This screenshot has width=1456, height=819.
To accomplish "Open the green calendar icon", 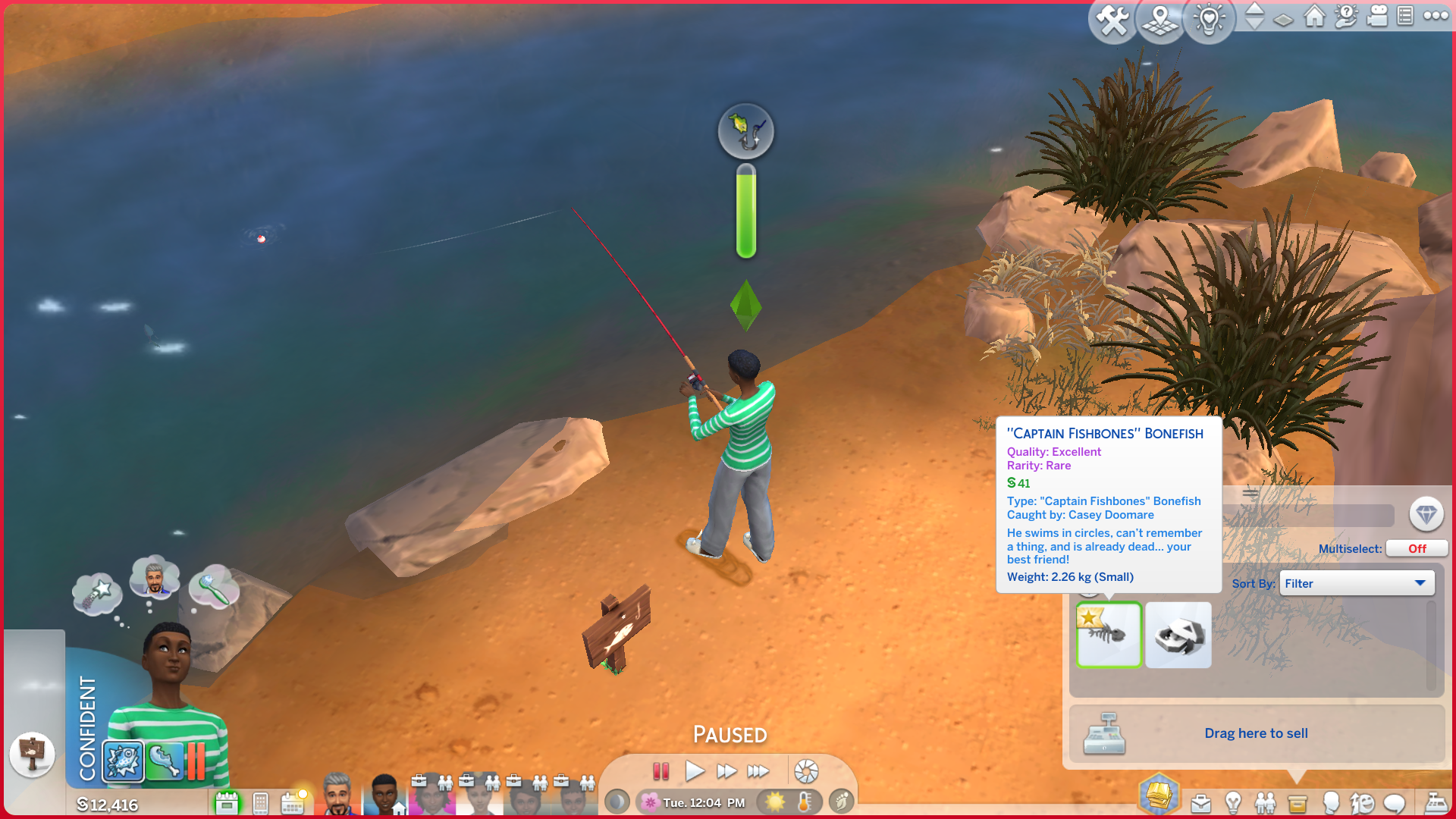I will [227, 802].
